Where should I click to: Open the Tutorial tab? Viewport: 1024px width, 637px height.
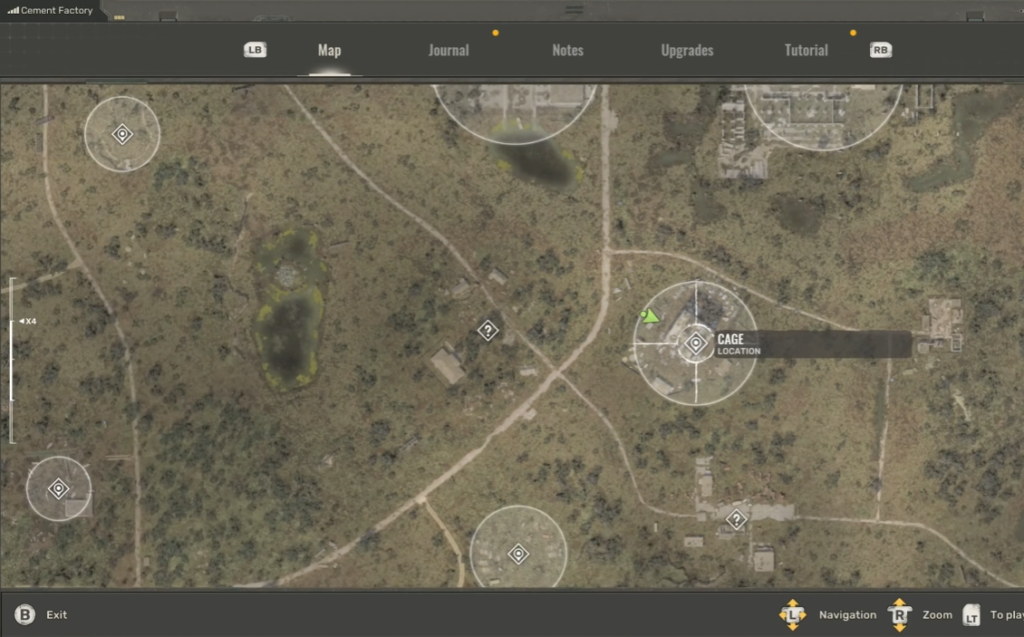click(806, 50)
